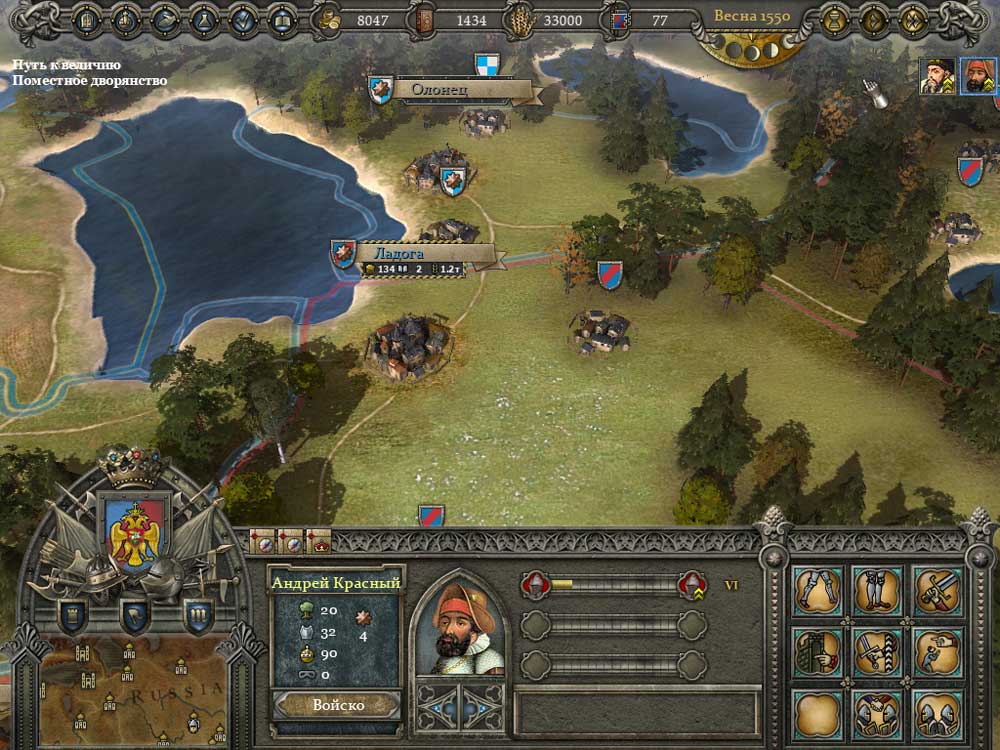Choose the sword and chevrons command
The height and width of the screenshot is (750, 1000).
point(878,652)
